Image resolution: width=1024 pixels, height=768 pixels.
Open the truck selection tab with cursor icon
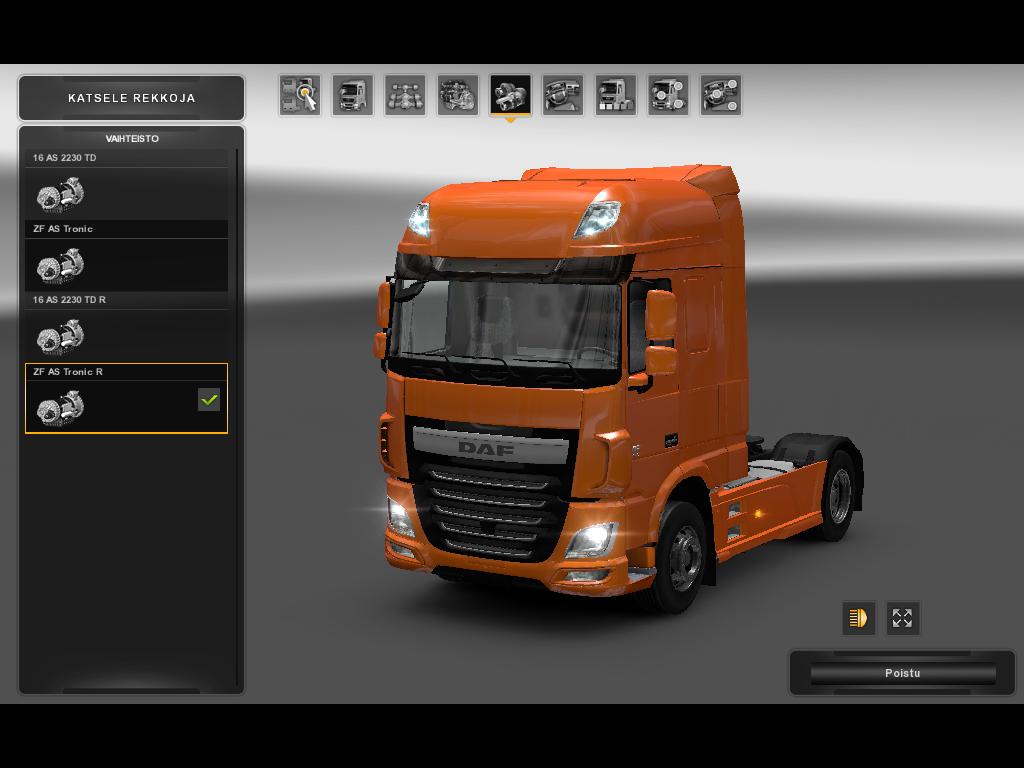click(299, 95)
